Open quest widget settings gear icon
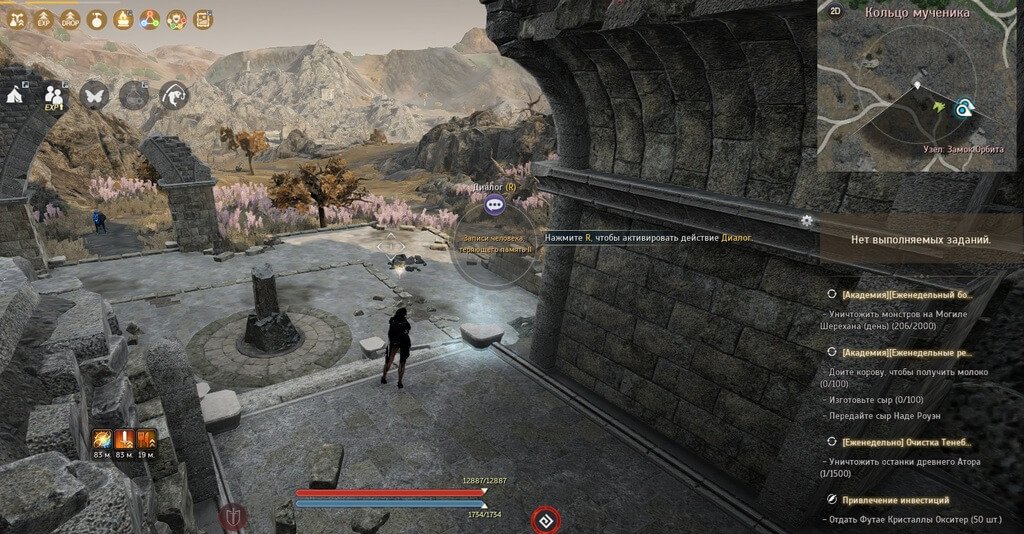The height and width of the screenshot is (534, 1024). pyautogui.click(x=806, y=220)
